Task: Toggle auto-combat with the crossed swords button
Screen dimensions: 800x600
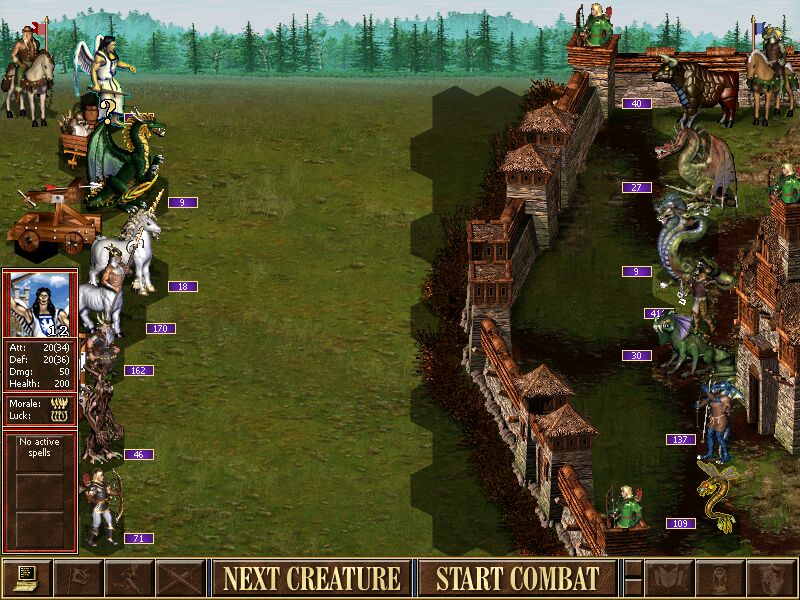Action: (180, 577)
